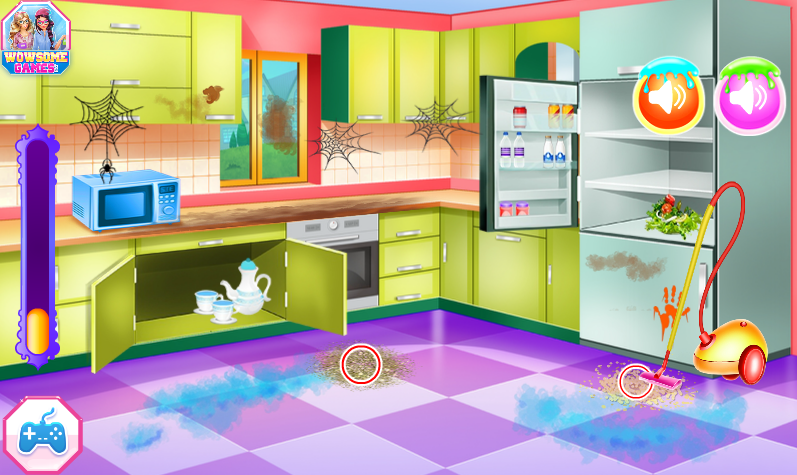Click the Wowsome Games logo

click(35, 35)
